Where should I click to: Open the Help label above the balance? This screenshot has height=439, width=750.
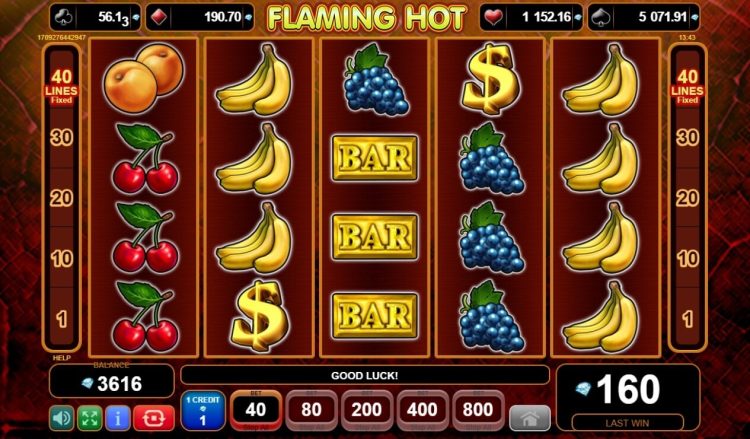pyautogui.click(x=61, y=357)
